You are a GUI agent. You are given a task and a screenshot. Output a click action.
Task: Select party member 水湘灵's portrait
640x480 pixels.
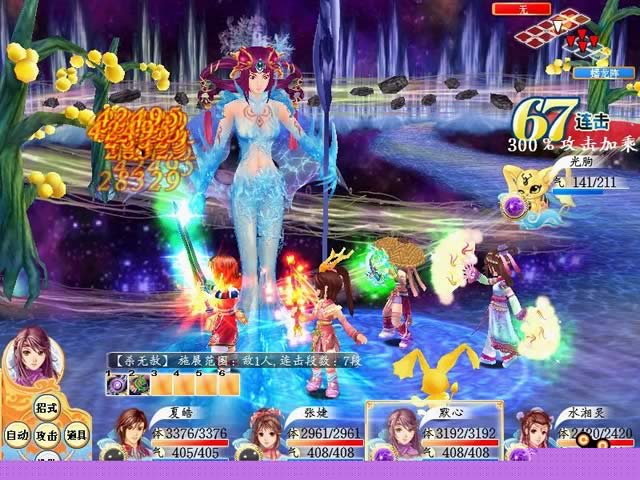(531, 436)
